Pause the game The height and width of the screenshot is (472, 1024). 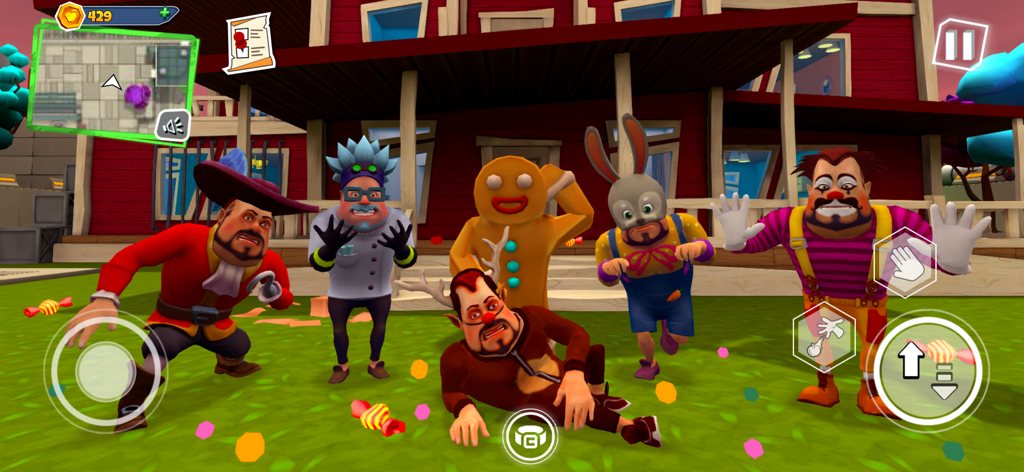959,45
